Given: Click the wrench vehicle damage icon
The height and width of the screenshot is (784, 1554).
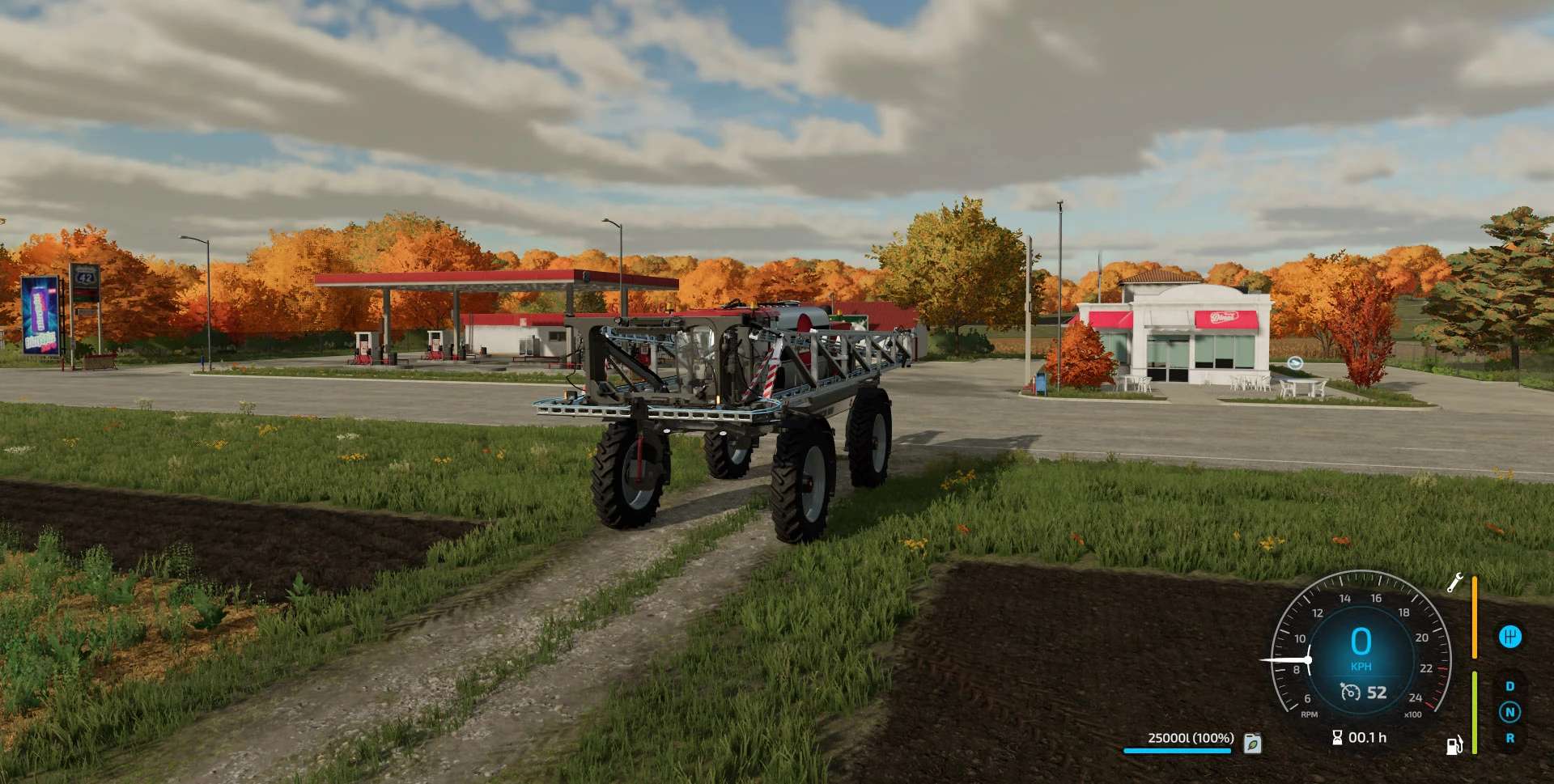Looking at the screenshot, I should tap(1454, 583).
